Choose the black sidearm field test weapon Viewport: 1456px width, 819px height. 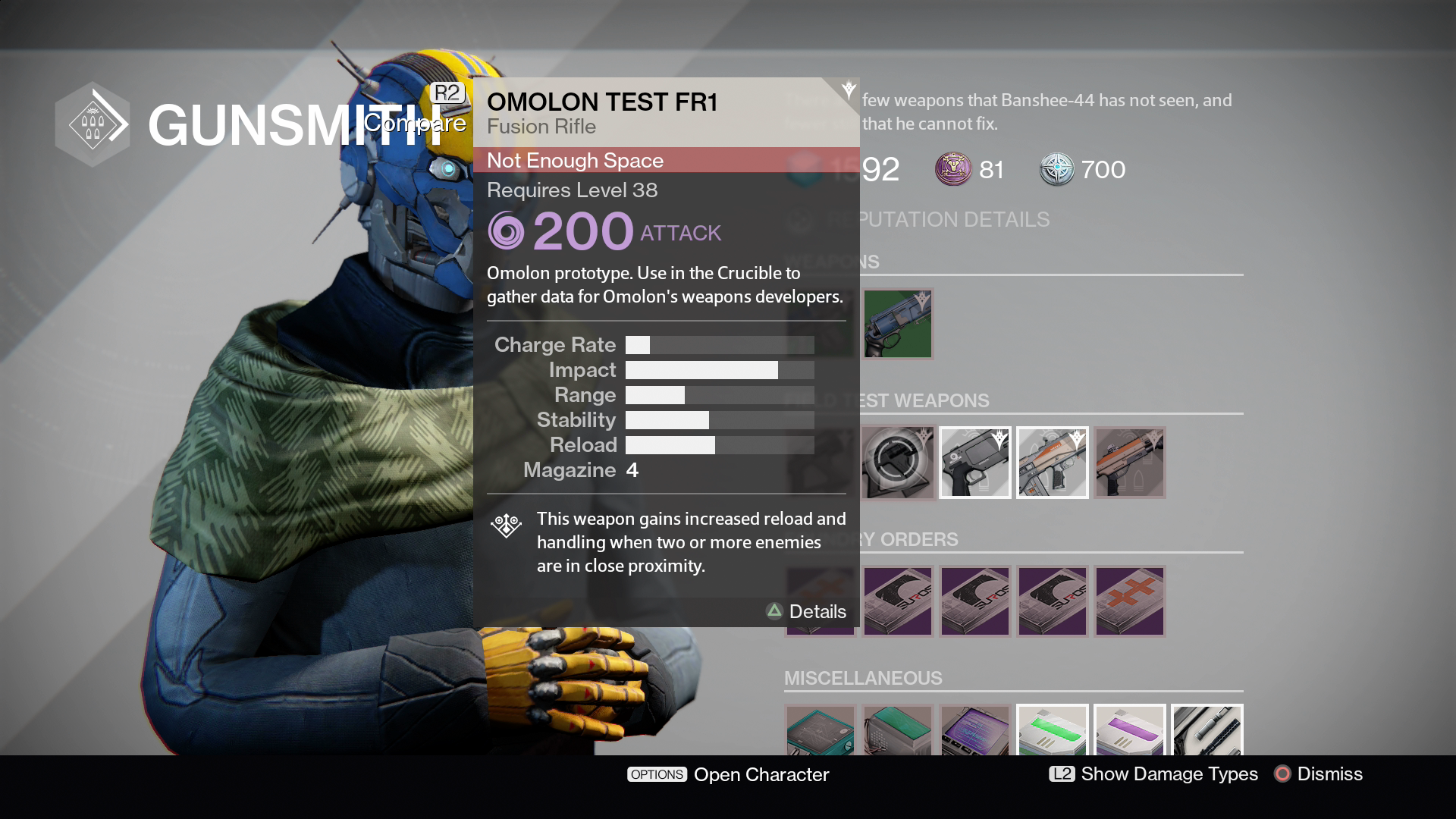coord(974,462)
